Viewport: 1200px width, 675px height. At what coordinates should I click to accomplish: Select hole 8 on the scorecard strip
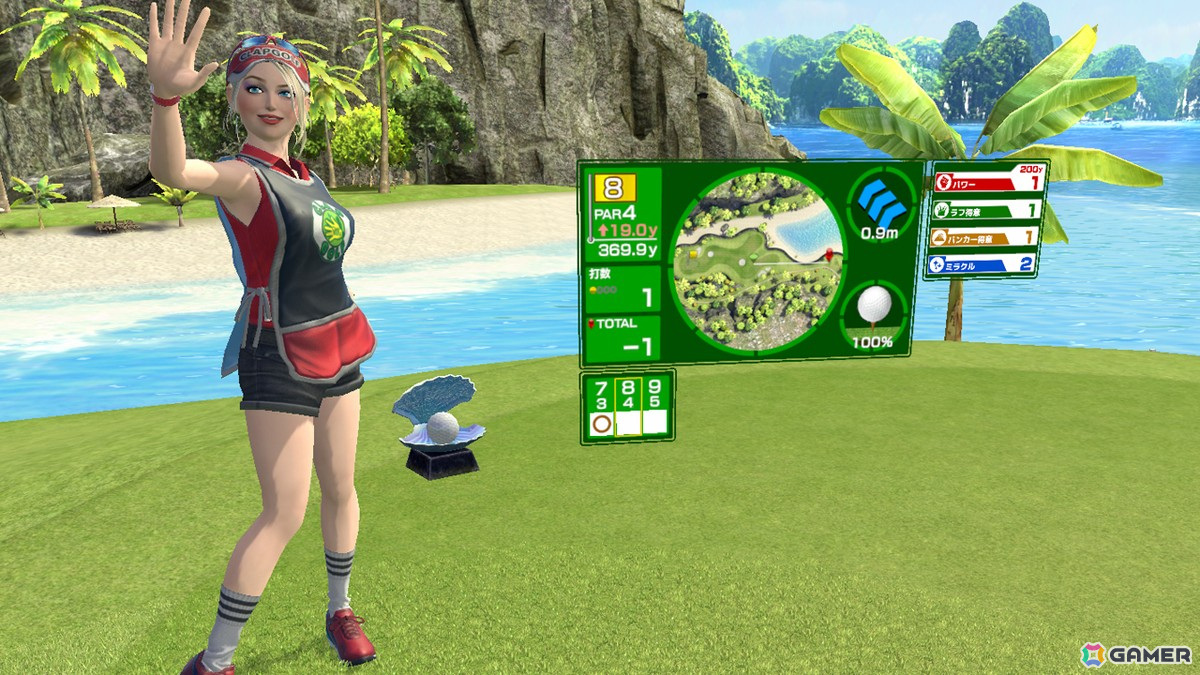(x=628, y=405)
